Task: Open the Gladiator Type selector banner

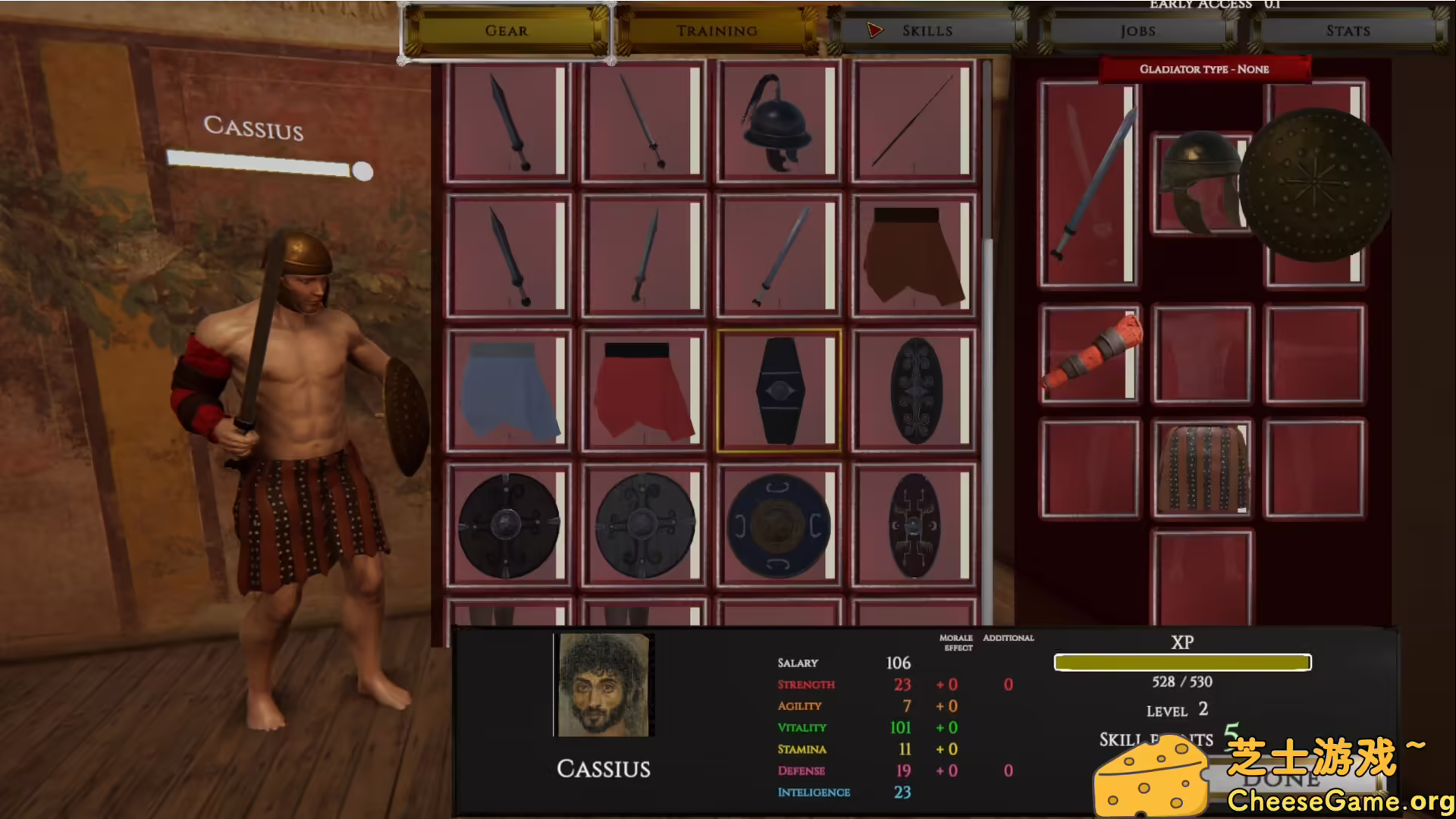Action: [1204, 69]
